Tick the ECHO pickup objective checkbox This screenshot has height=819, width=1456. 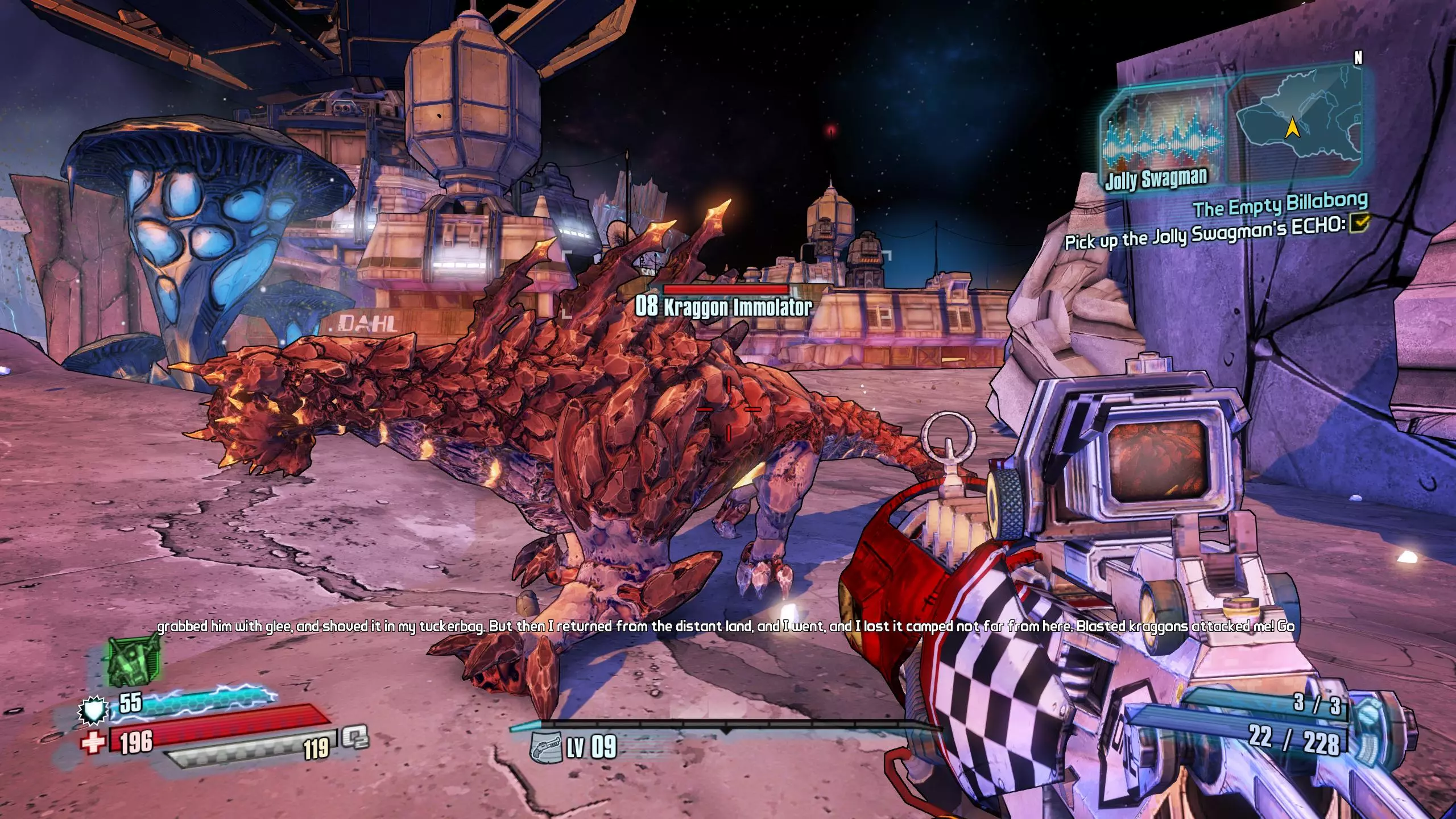tap(1357, 224)
